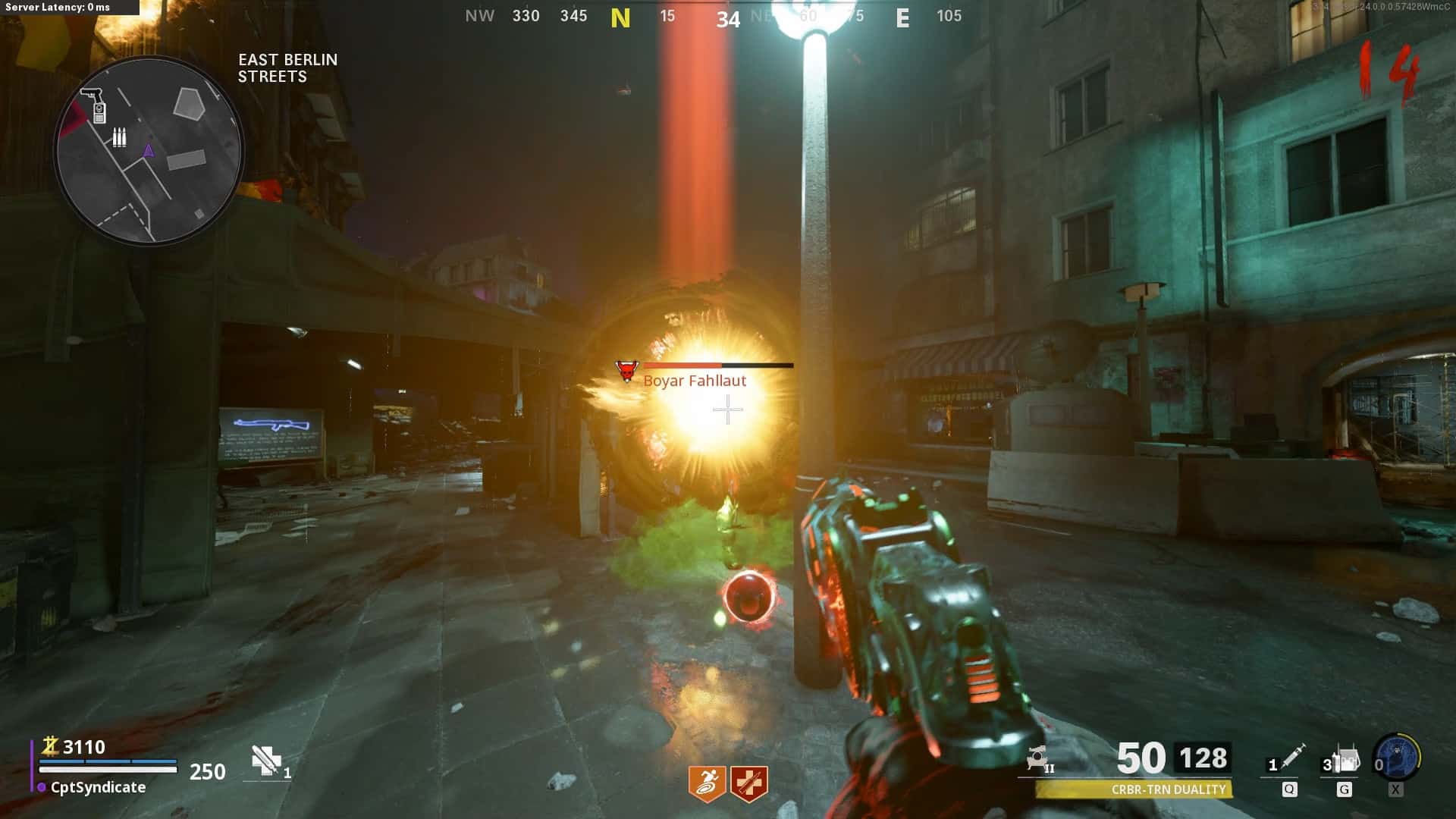The width and height of the screenshot is (1456, 819).
Task: Click the ammo cache marker on minimap
Action: point(119,137)
